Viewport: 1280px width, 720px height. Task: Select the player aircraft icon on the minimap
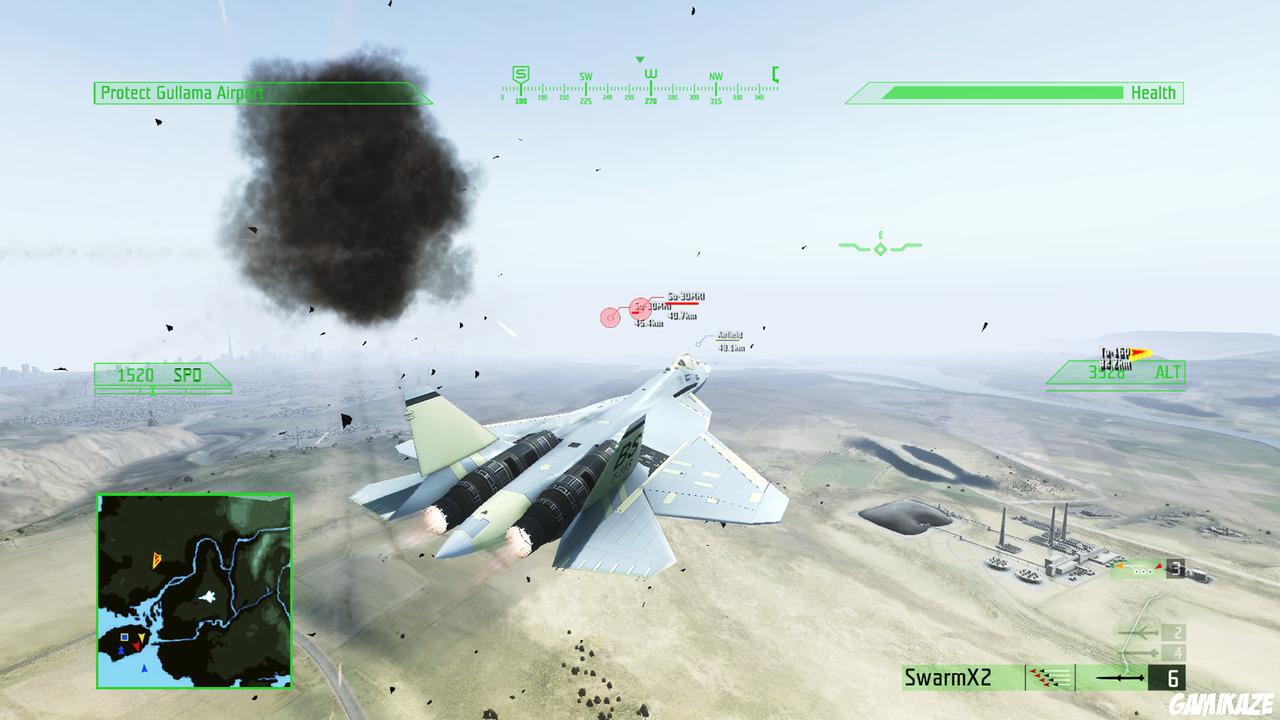[x=208, y=596]
